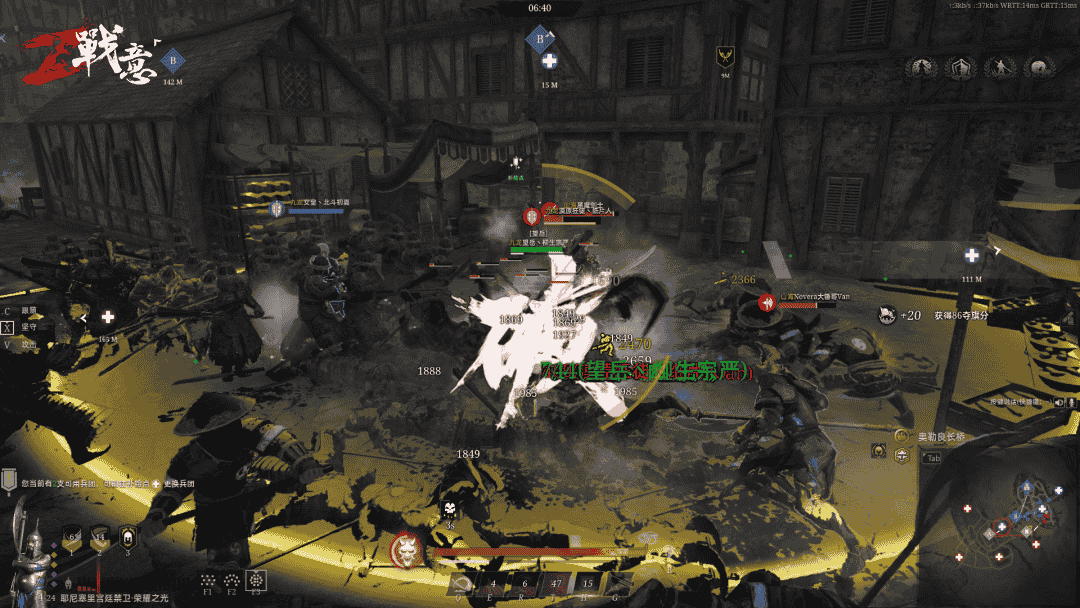Select unit slot 3 helmet badge
The height and width of the screenshot is (608, 1080).
pos(128,537)
